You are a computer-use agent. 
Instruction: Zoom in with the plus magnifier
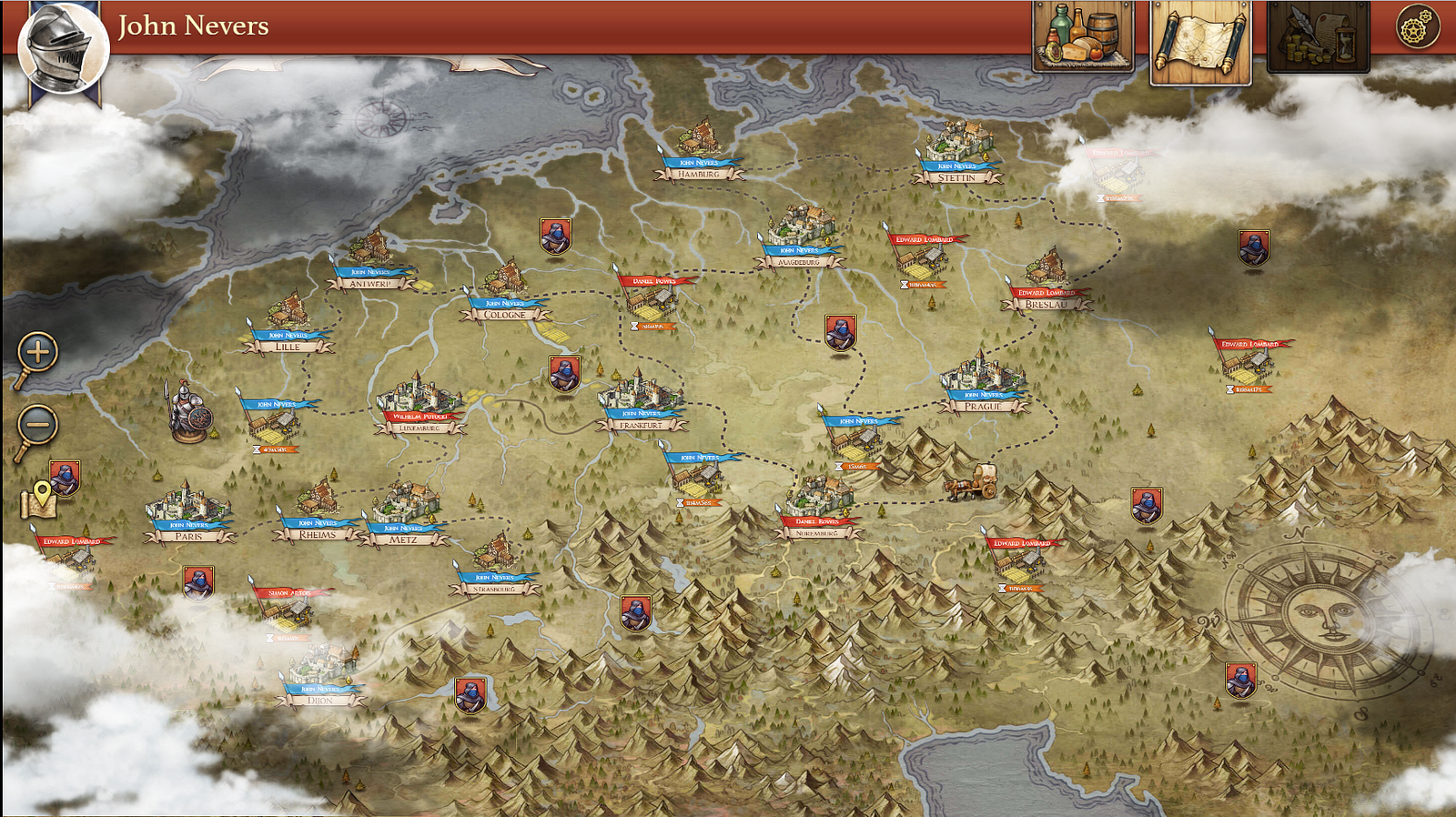pyautogui.click(x=37, y=353)
